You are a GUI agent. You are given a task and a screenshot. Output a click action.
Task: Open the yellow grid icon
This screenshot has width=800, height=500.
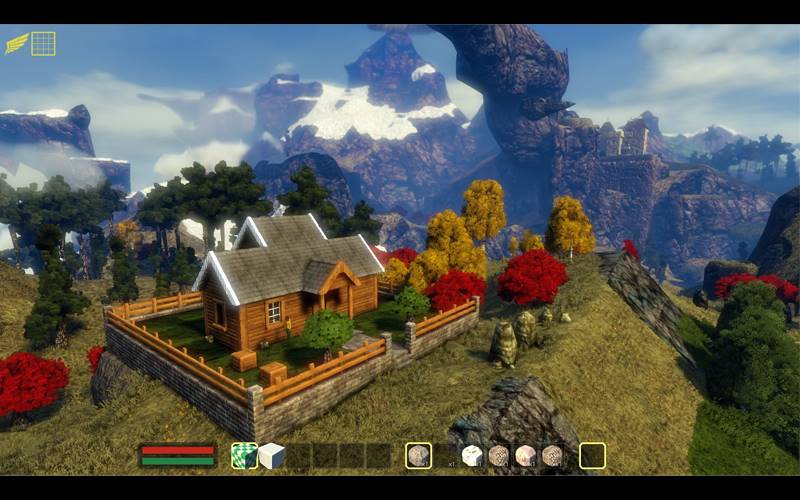43,43
